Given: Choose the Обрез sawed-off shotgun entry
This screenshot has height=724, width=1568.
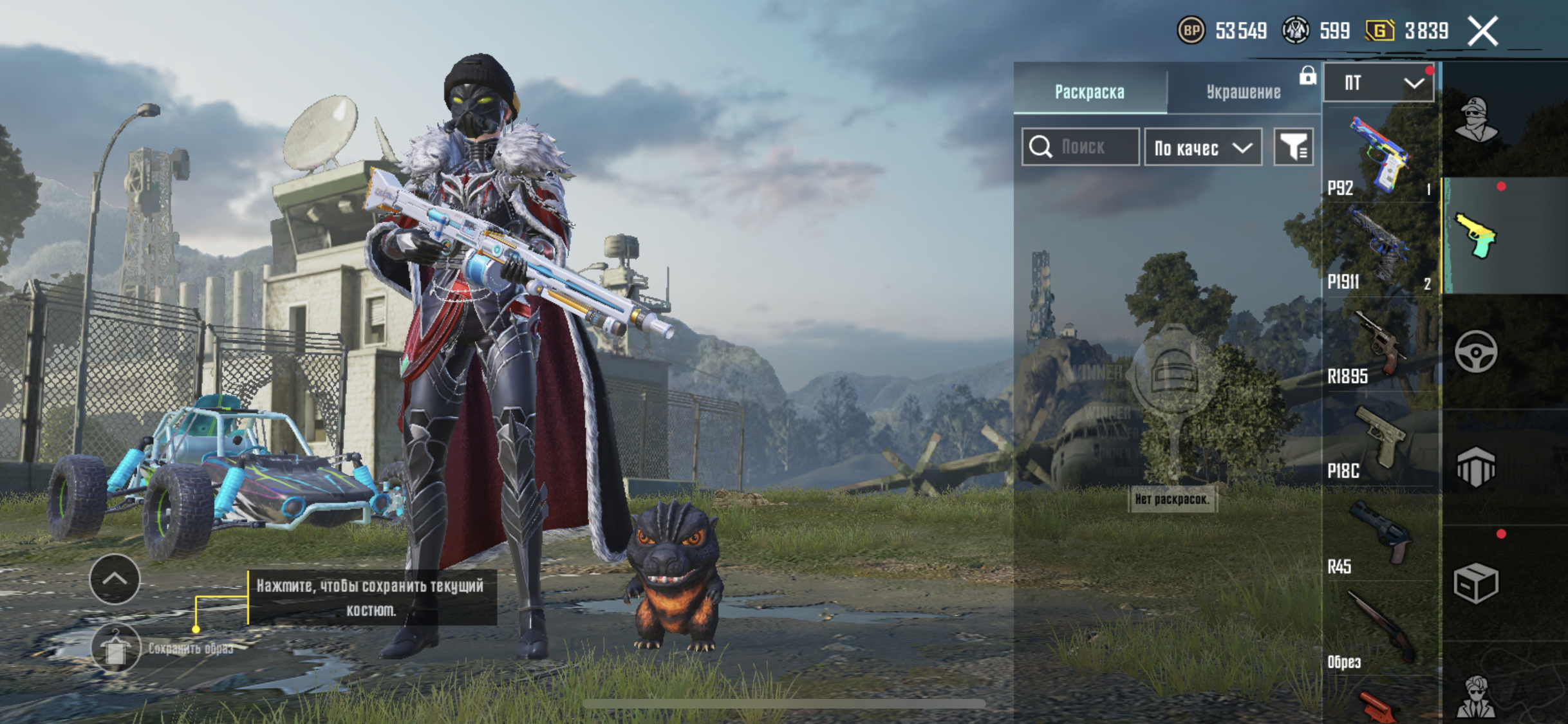Looking at the screenshot, I should point(1378,632).
